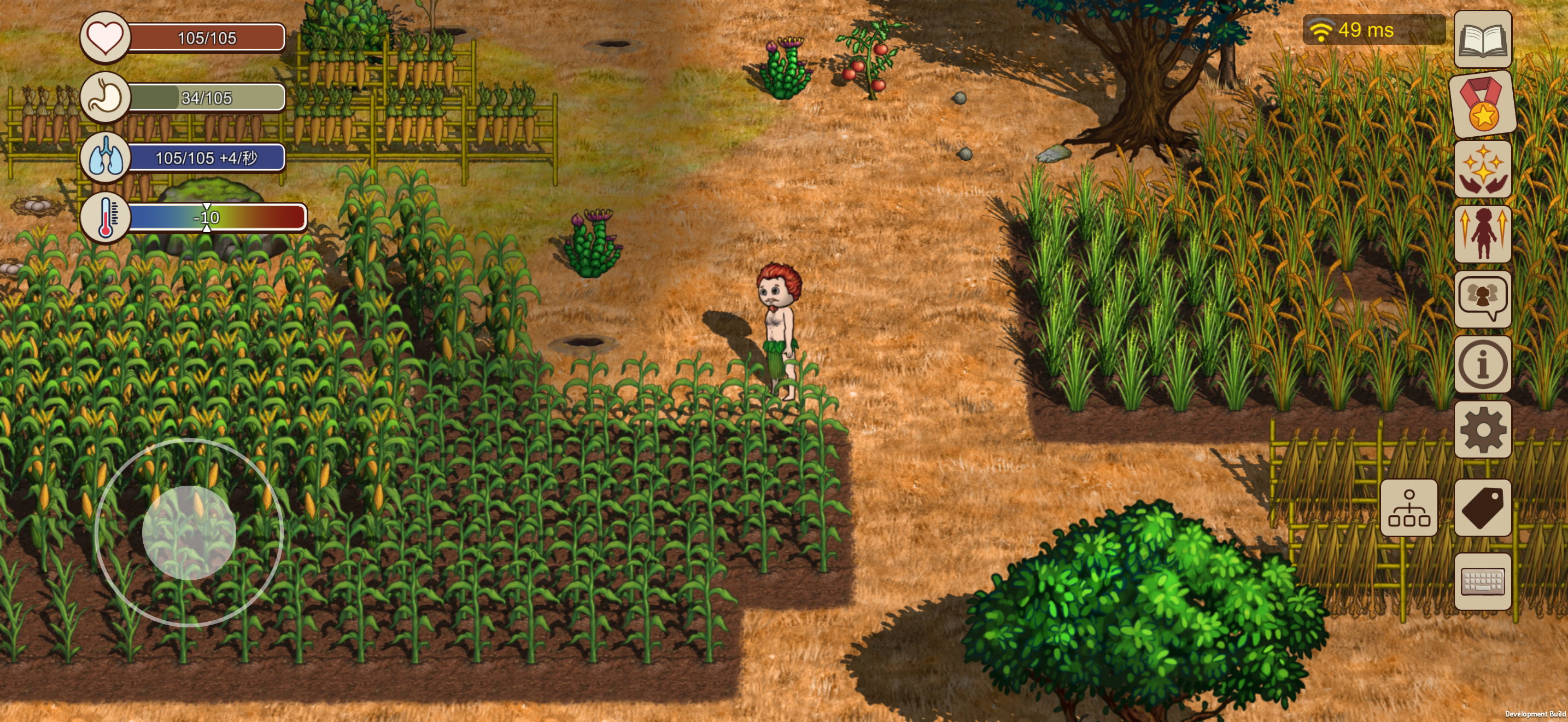
Task: Tap the sparkling stars and hands icon
Action: click(x=1482, y=169)
